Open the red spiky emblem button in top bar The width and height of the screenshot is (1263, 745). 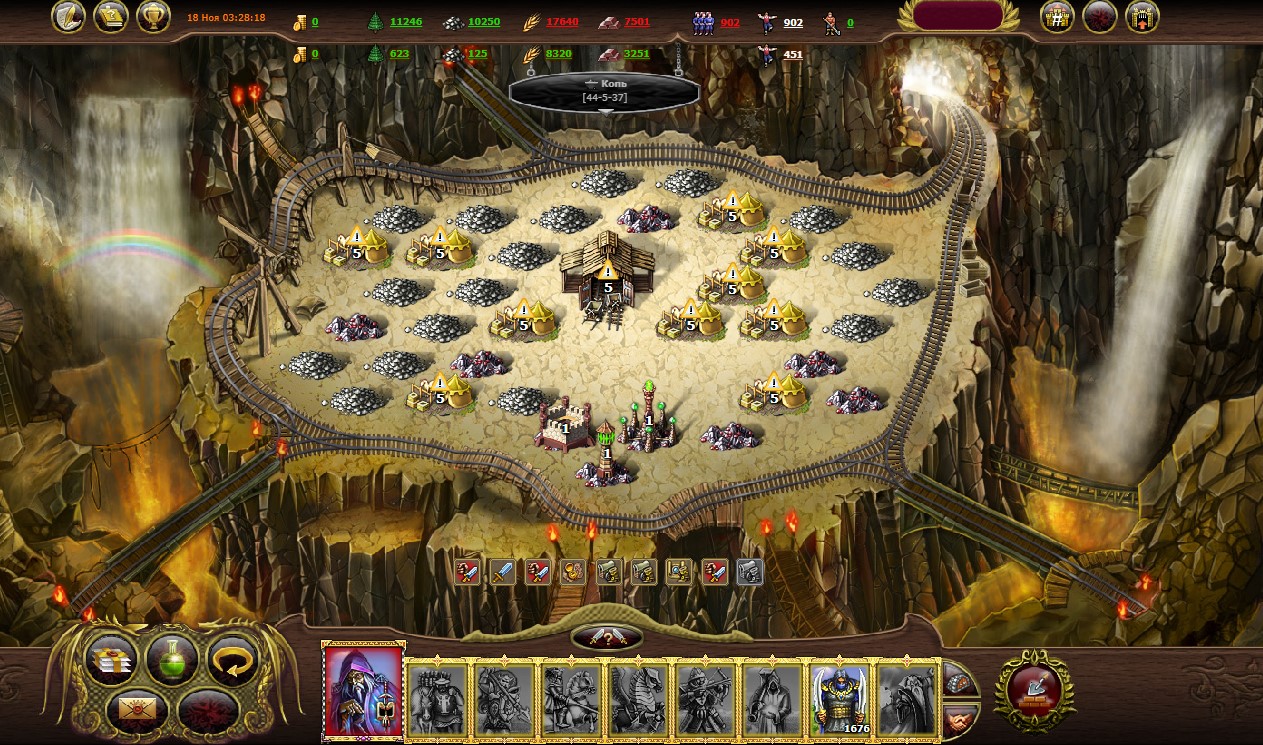click(1100, 17)
